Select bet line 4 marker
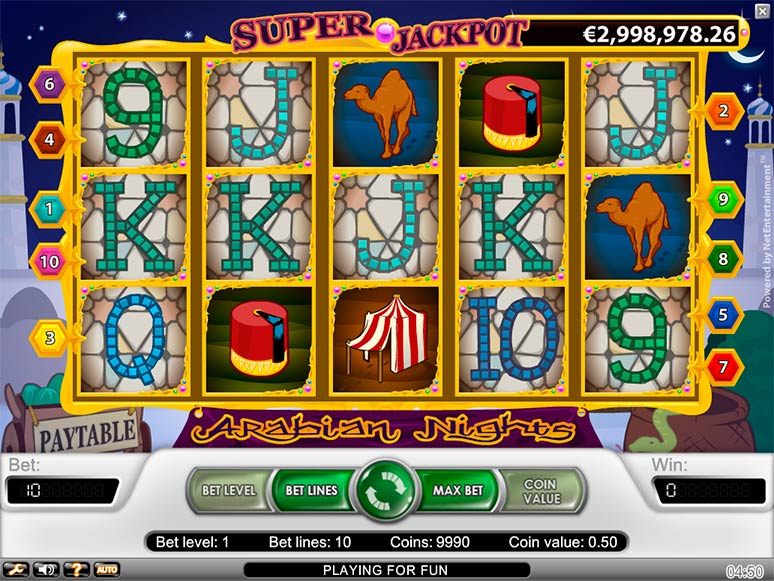 48,139
